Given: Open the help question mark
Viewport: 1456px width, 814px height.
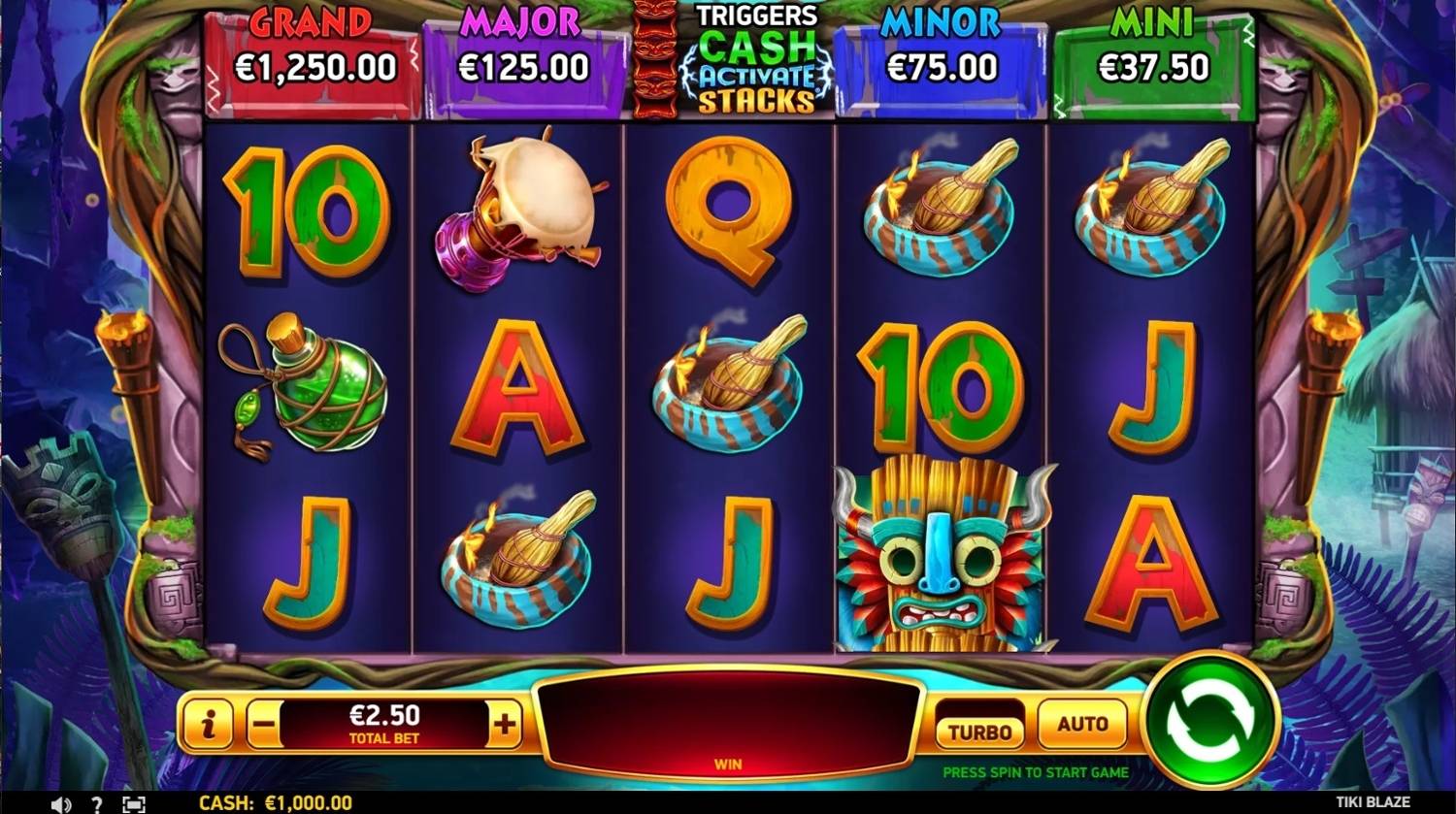Looking at the screenshot, I should point(96,804).
